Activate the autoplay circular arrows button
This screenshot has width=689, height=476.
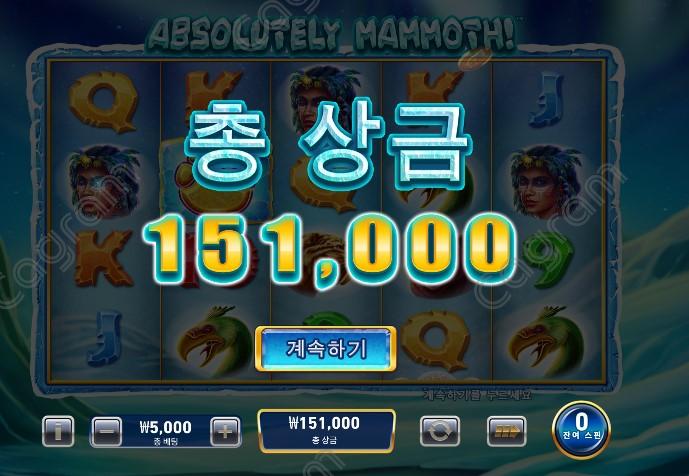coord(439,431)
